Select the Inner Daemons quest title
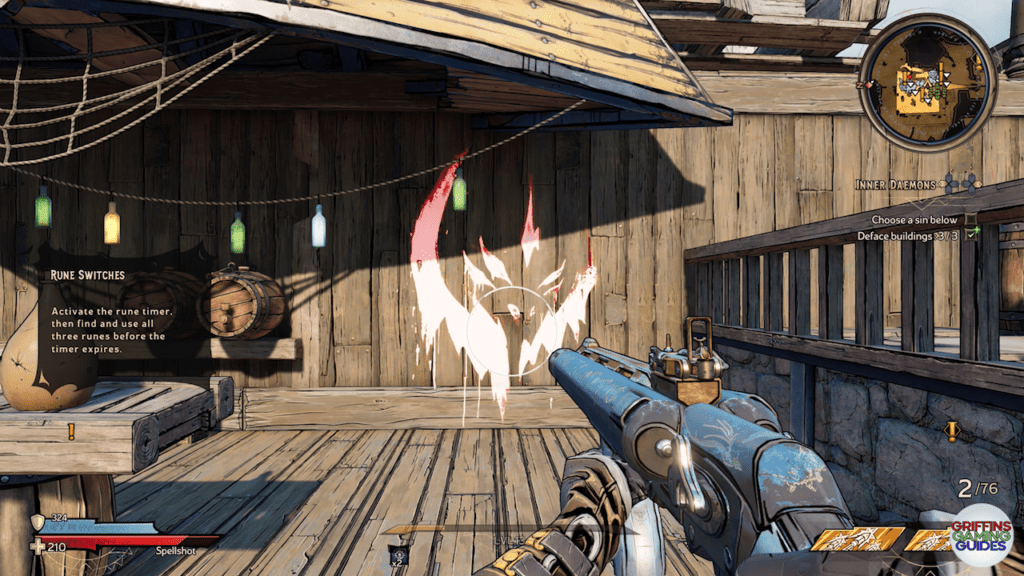Screen dimensions: 1024x576 pyautogui.click(x=894, y=184)
